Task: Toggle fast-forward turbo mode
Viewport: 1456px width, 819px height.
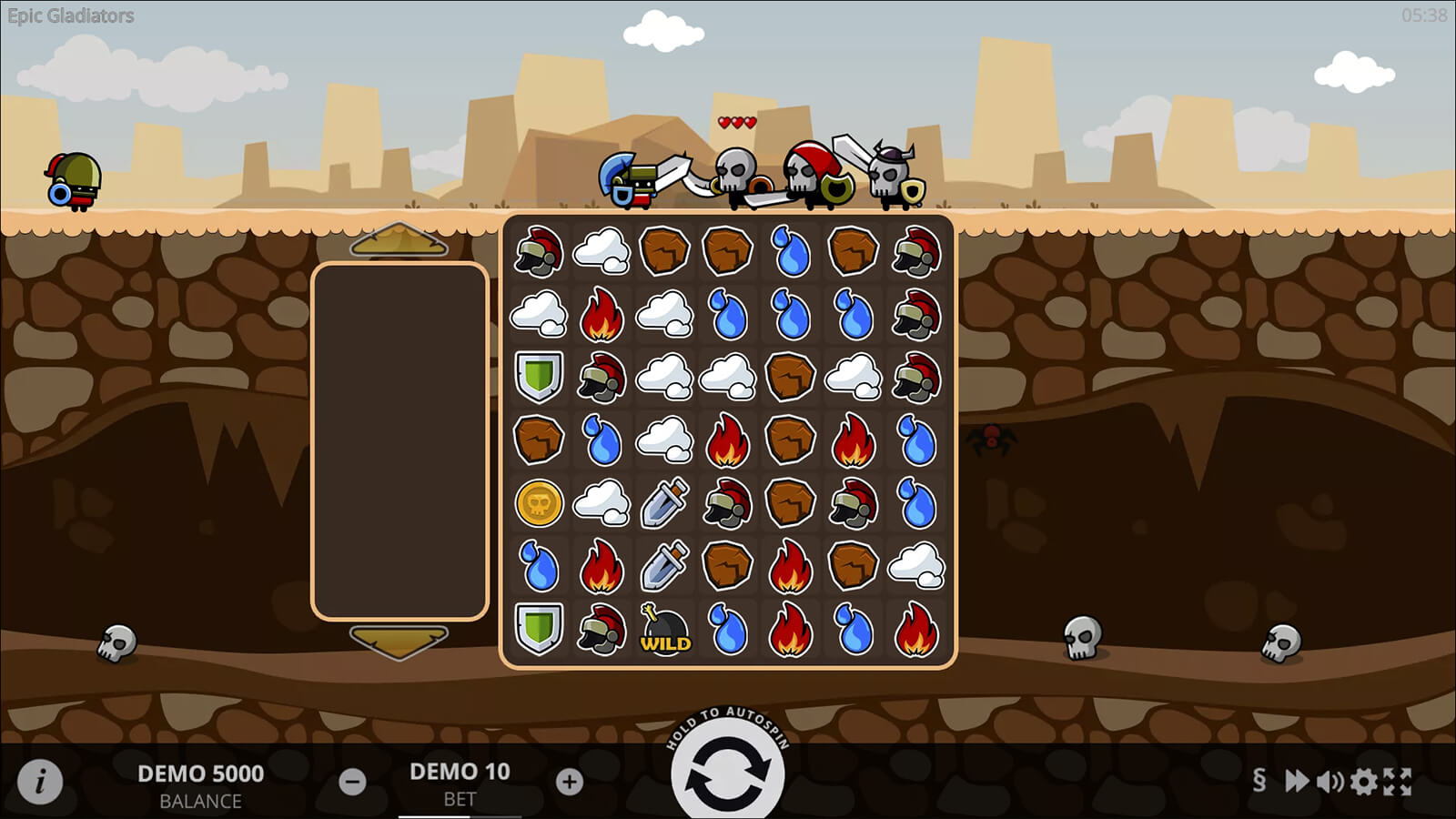Action: pyautogui.click(x=1296, y=780)
